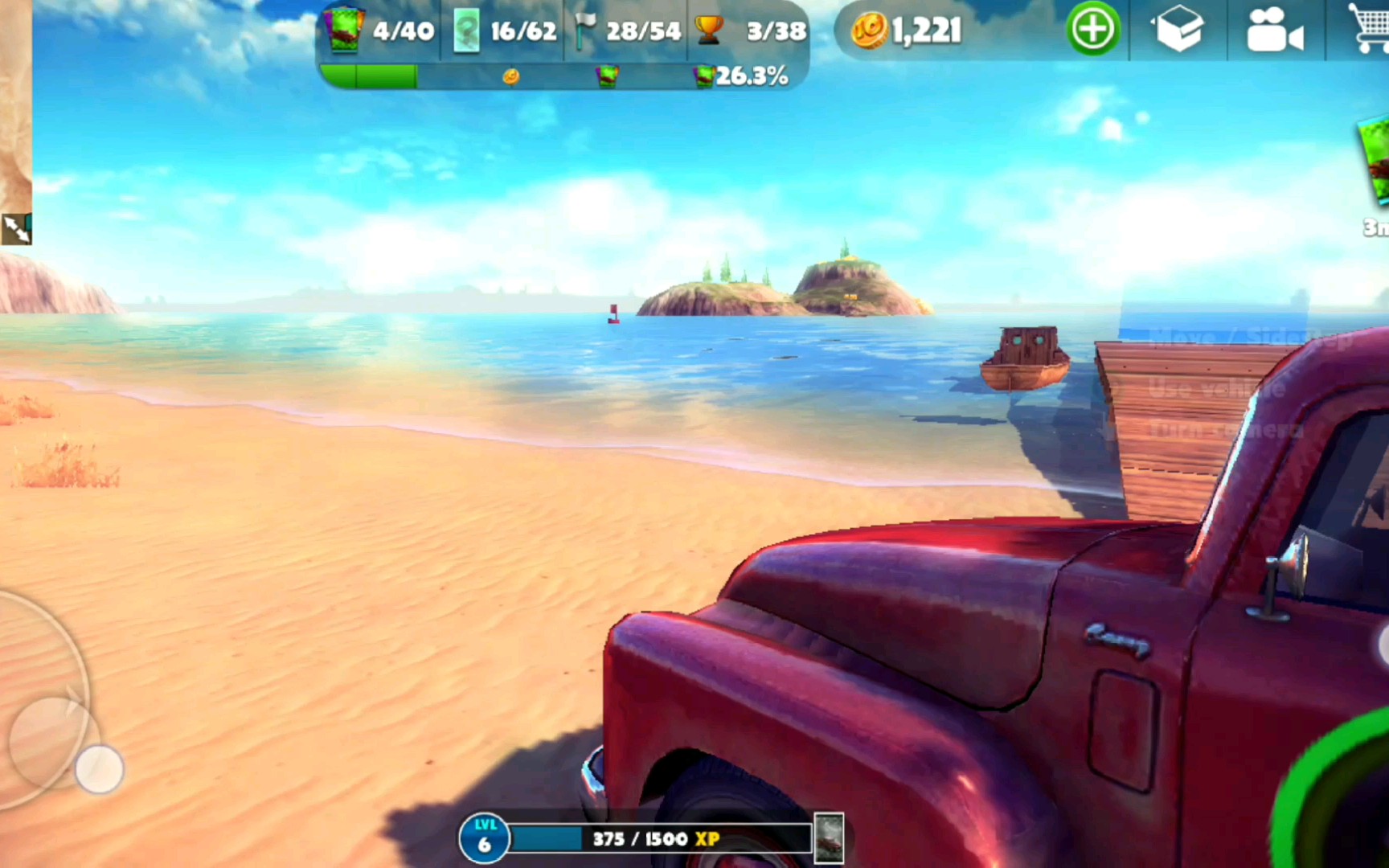The height and width of the screenshot is (868, 1389).
Task: Open the building block menu
Action: [x=1178, y=31]
